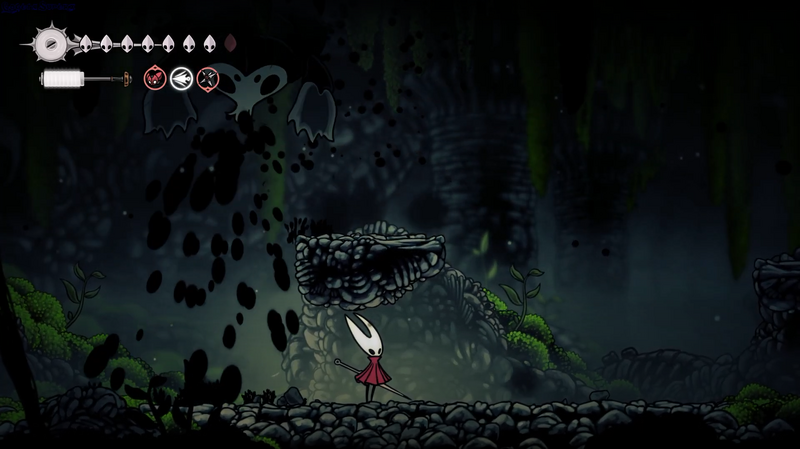
Task: Activate the white dash skill icon
Action: pyautogui.click(x=181, y=78)
